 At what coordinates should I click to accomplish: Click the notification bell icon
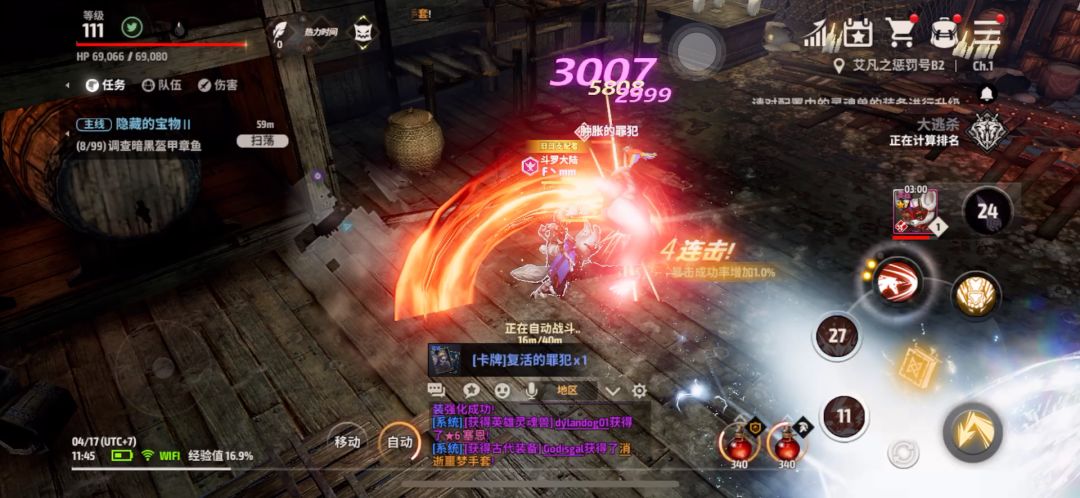[988, 94]
